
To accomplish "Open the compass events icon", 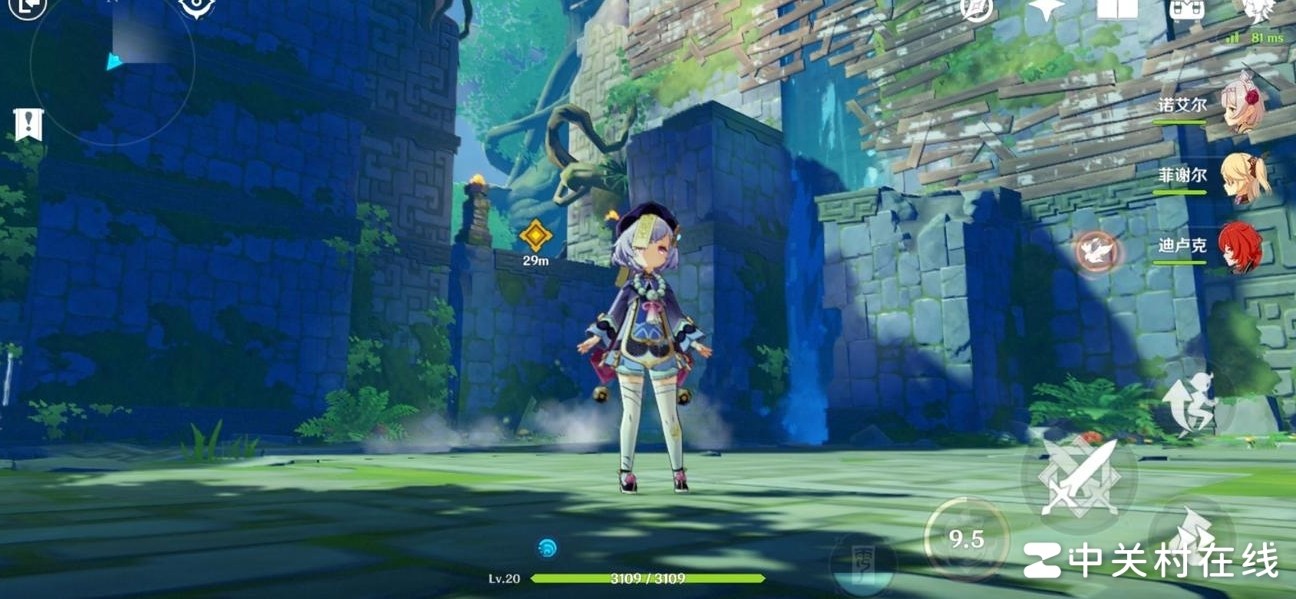I will (x=977, y=8).
